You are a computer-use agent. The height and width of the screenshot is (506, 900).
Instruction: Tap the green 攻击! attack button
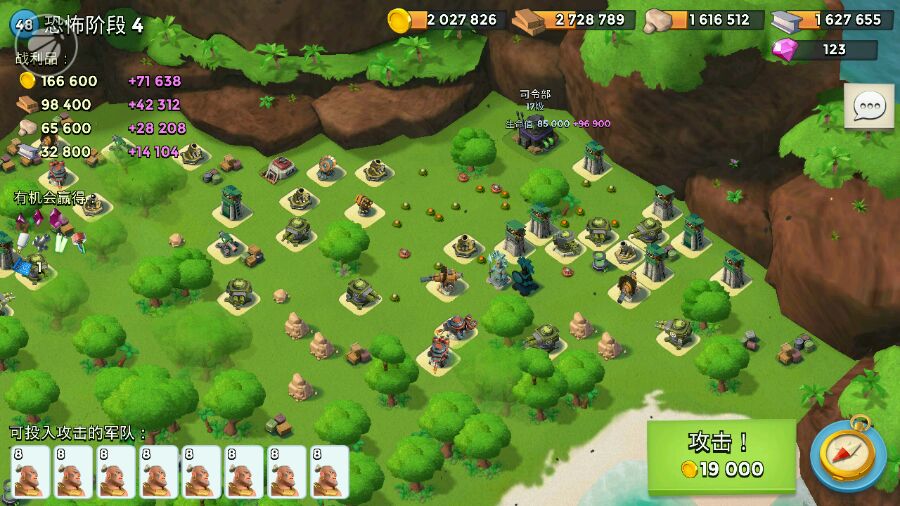(721, 456)
